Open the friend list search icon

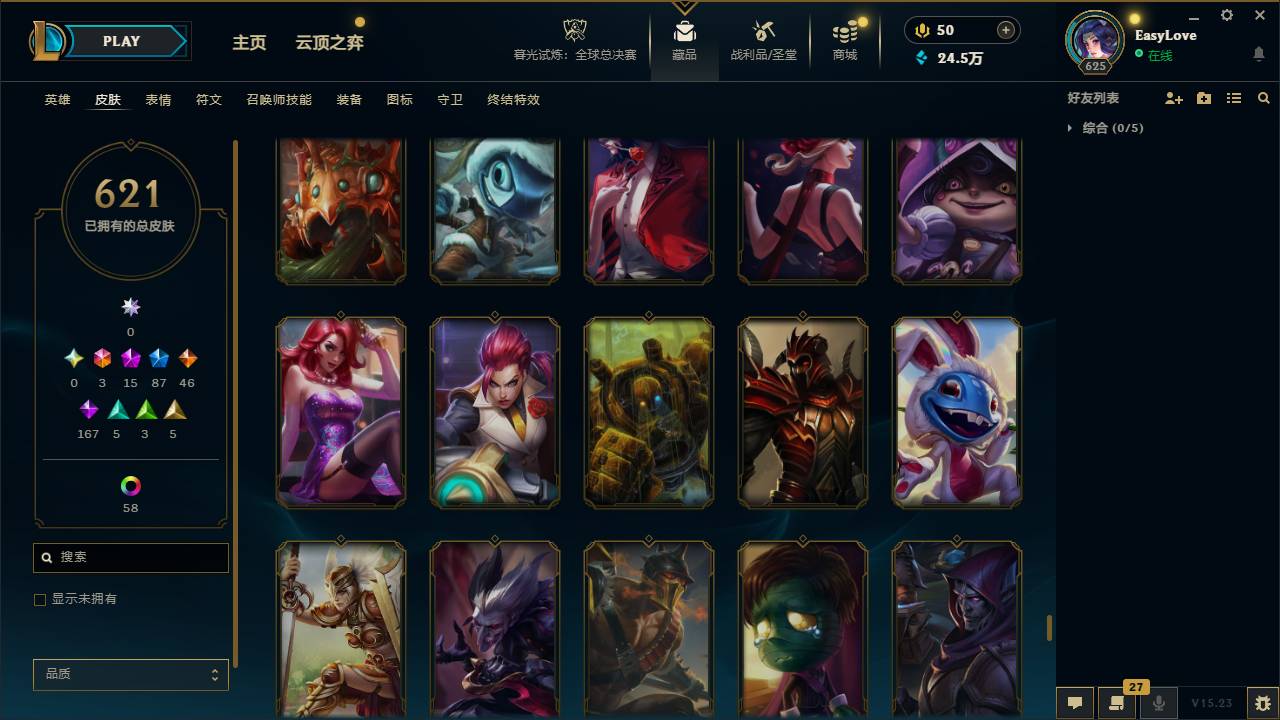coord(1263,97)
